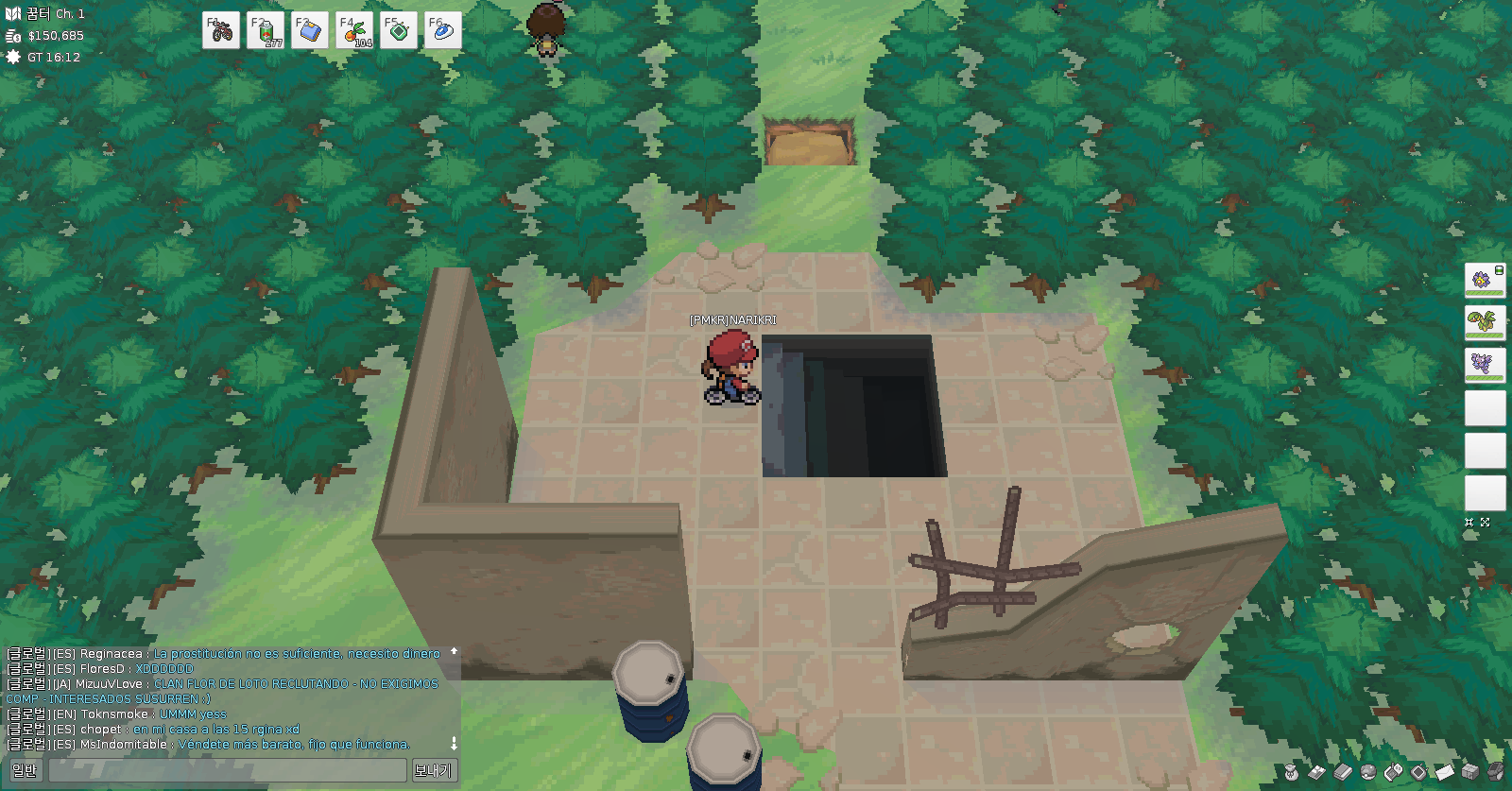Viewport: 1512px width, 791px height.
Task: Select the Tropius party slot
Action: [x=1485, y=323]
